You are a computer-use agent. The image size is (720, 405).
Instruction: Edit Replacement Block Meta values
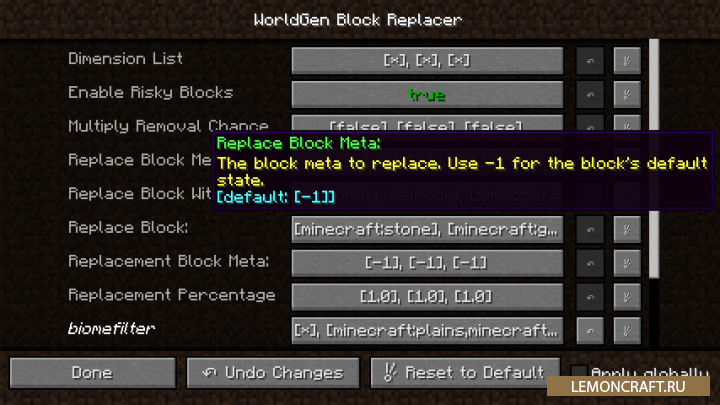427,263
